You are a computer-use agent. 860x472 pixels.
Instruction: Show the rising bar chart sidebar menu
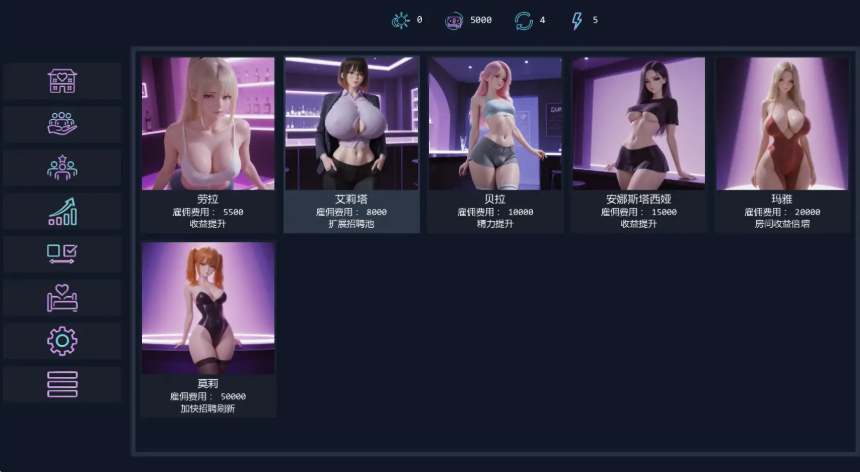62,211
